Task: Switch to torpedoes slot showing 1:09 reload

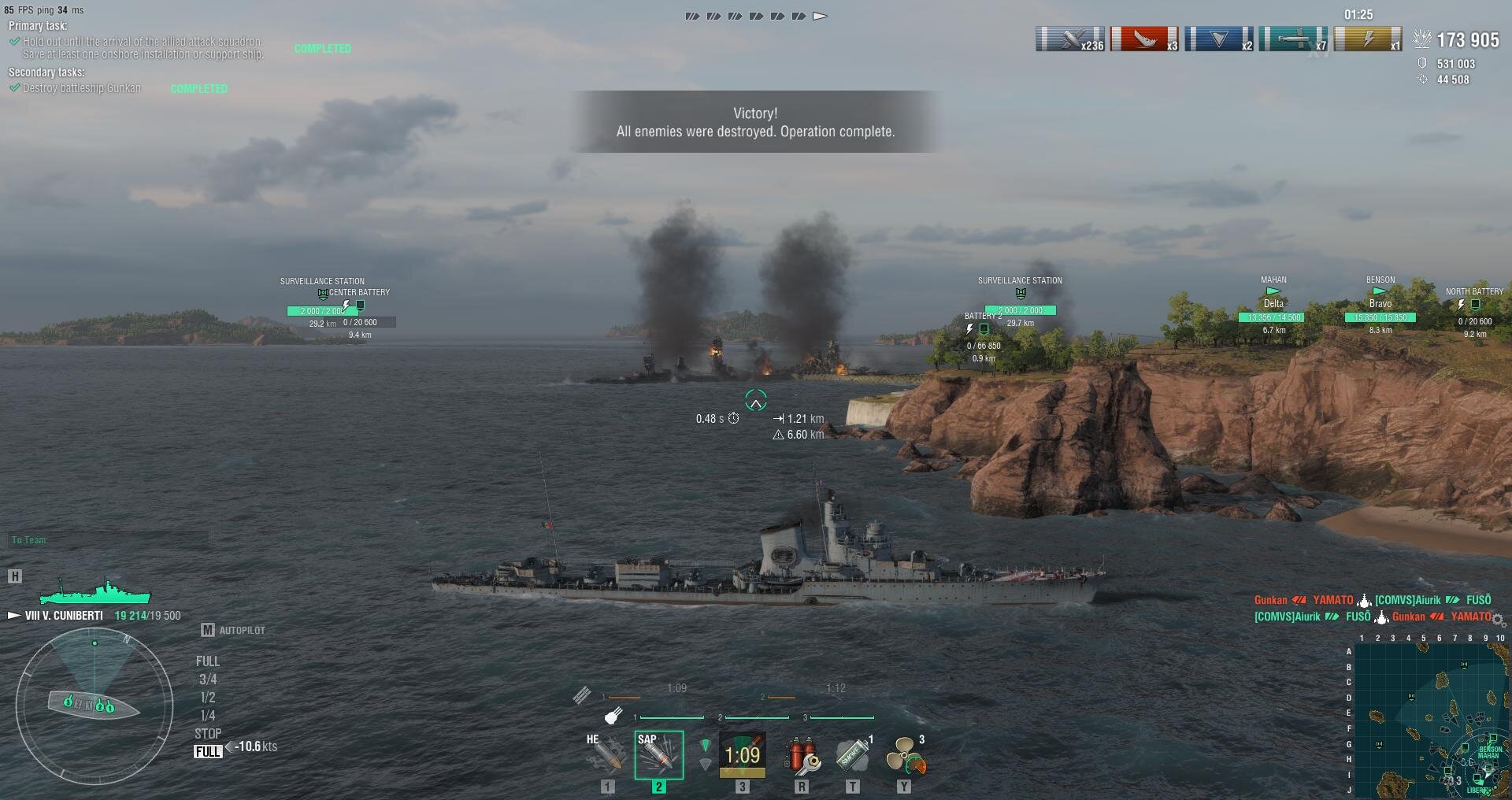Action: (742, 755)
